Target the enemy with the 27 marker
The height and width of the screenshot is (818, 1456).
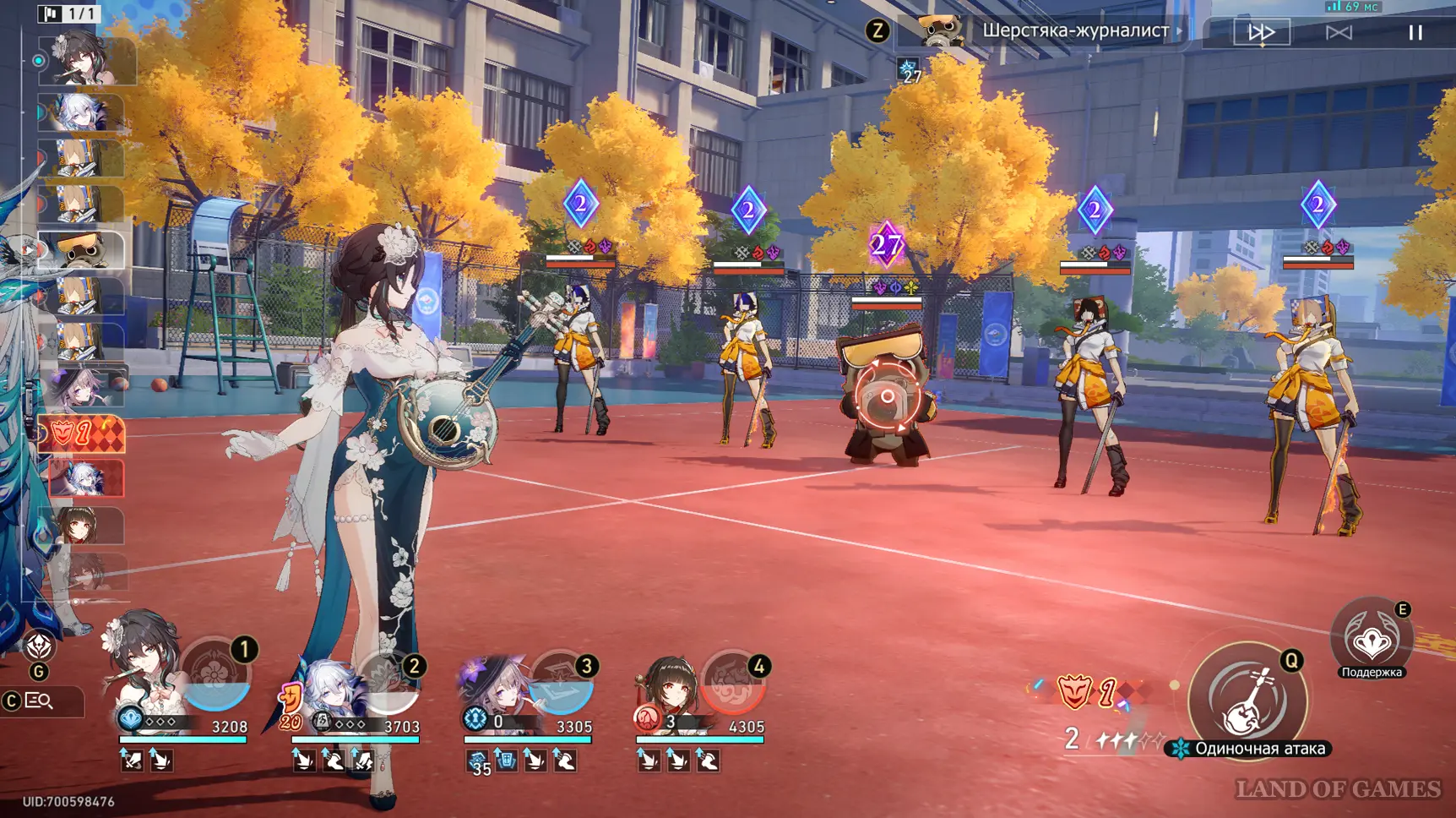[887, 397]
